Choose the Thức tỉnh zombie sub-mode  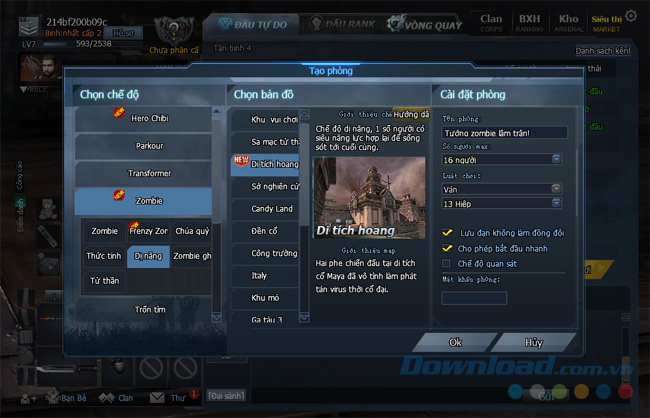tap(104, 256)
